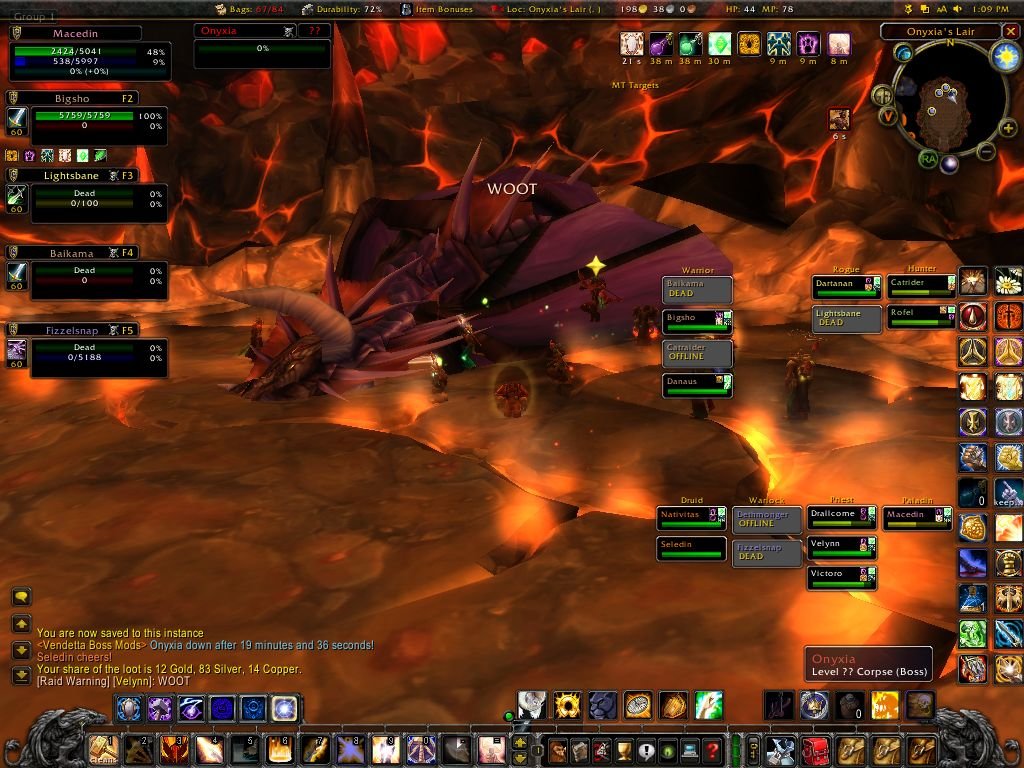
Task: Toggle the sound speaker icon in top bar
Action: [958, 9]
